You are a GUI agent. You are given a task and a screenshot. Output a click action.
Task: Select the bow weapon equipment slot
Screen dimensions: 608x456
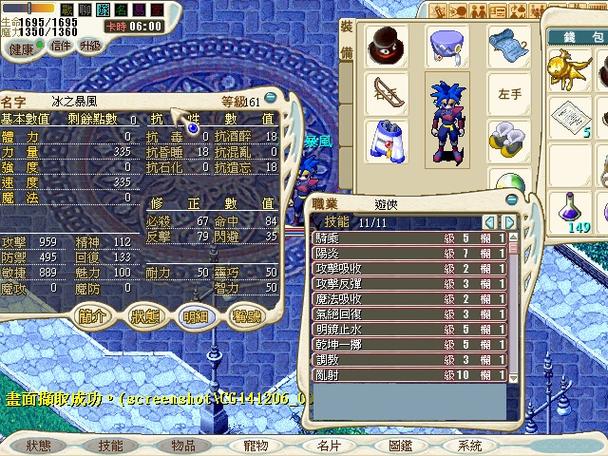385,94
